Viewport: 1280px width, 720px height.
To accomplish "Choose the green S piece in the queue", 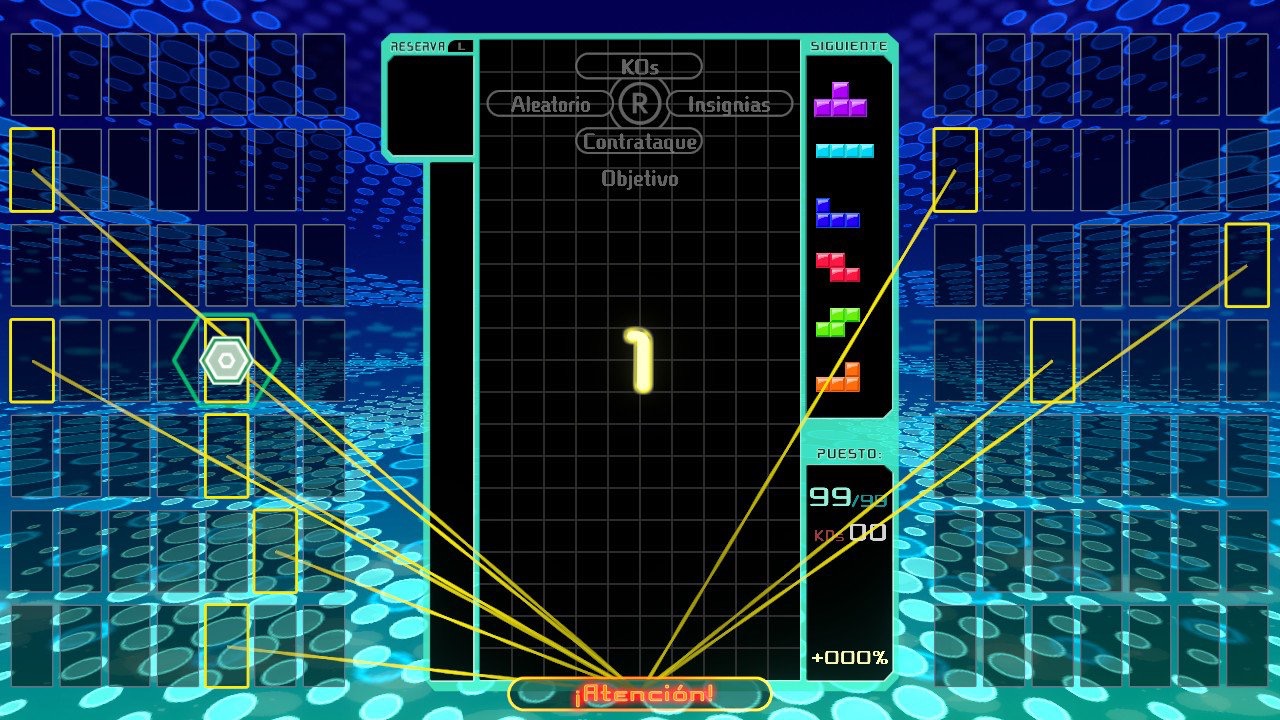I will [837, 322].
